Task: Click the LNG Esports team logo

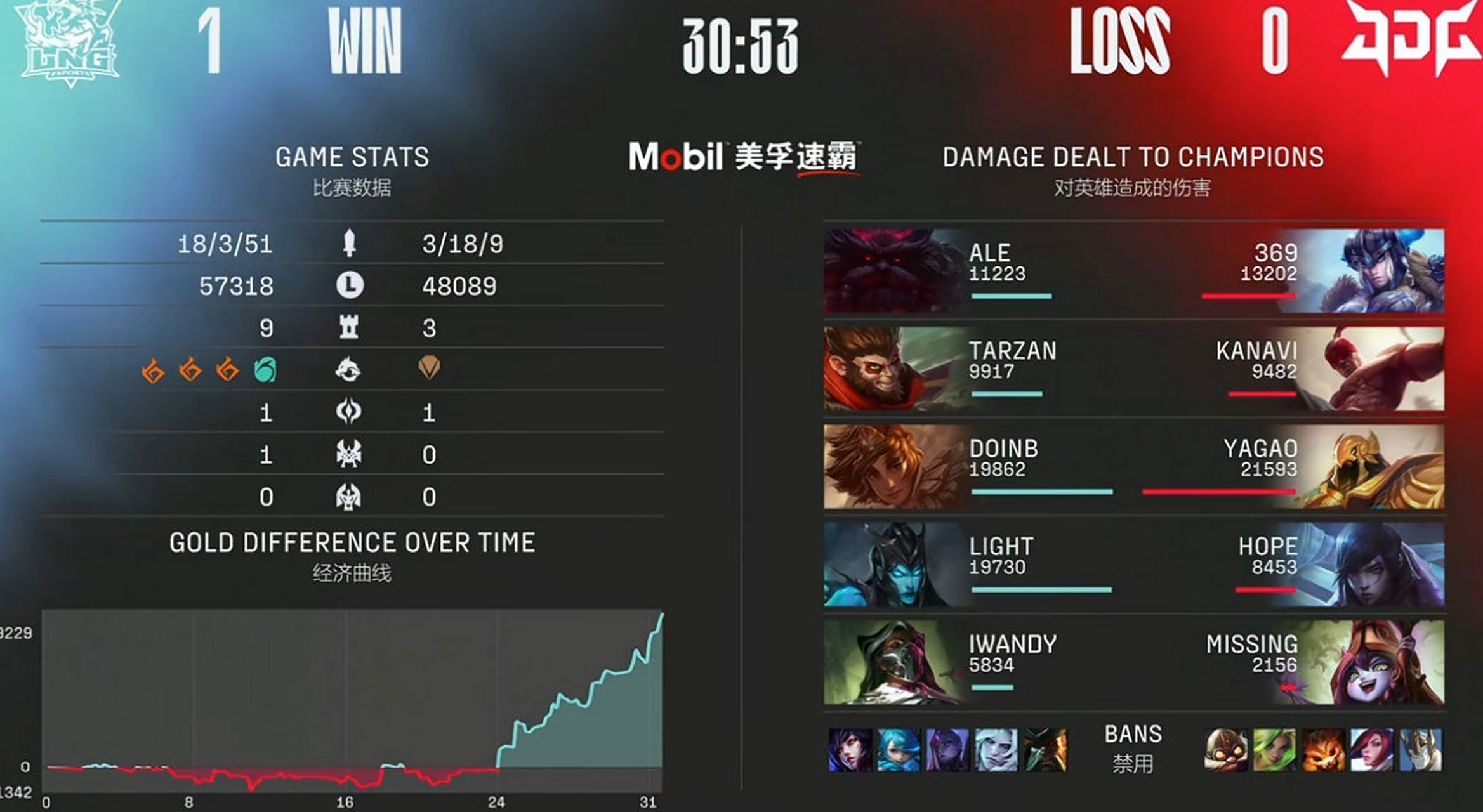Action: point(69,43)
